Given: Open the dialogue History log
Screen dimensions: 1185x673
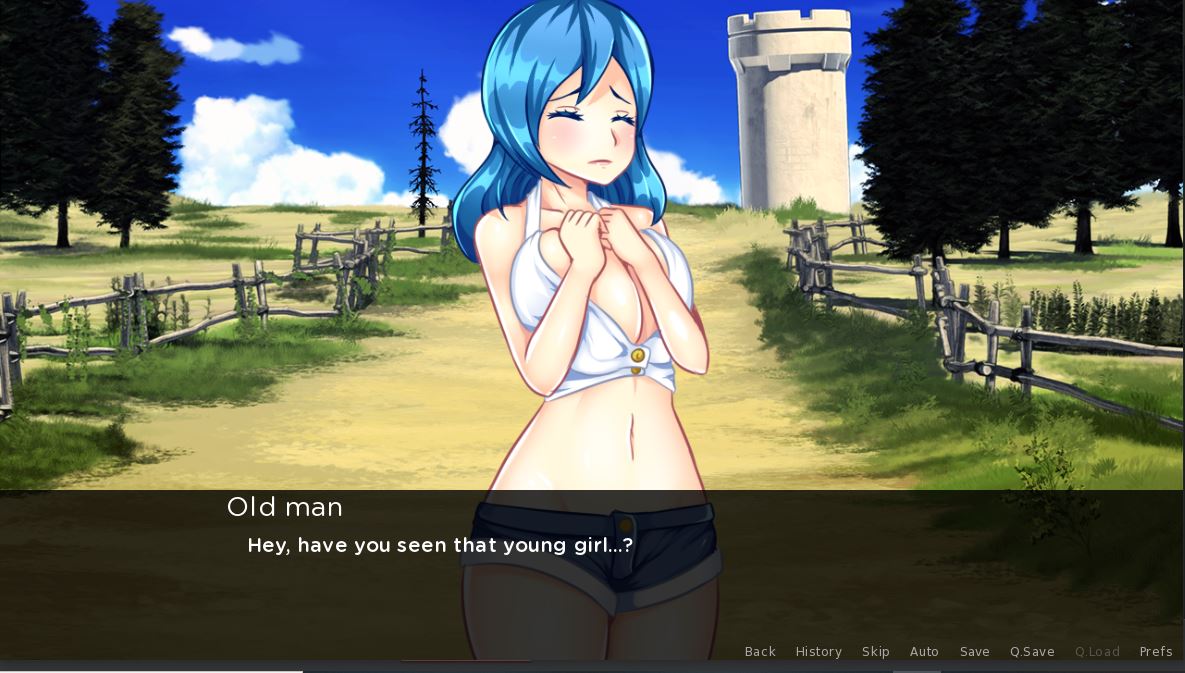Looking at the screenshot, I should click(818, 652).
